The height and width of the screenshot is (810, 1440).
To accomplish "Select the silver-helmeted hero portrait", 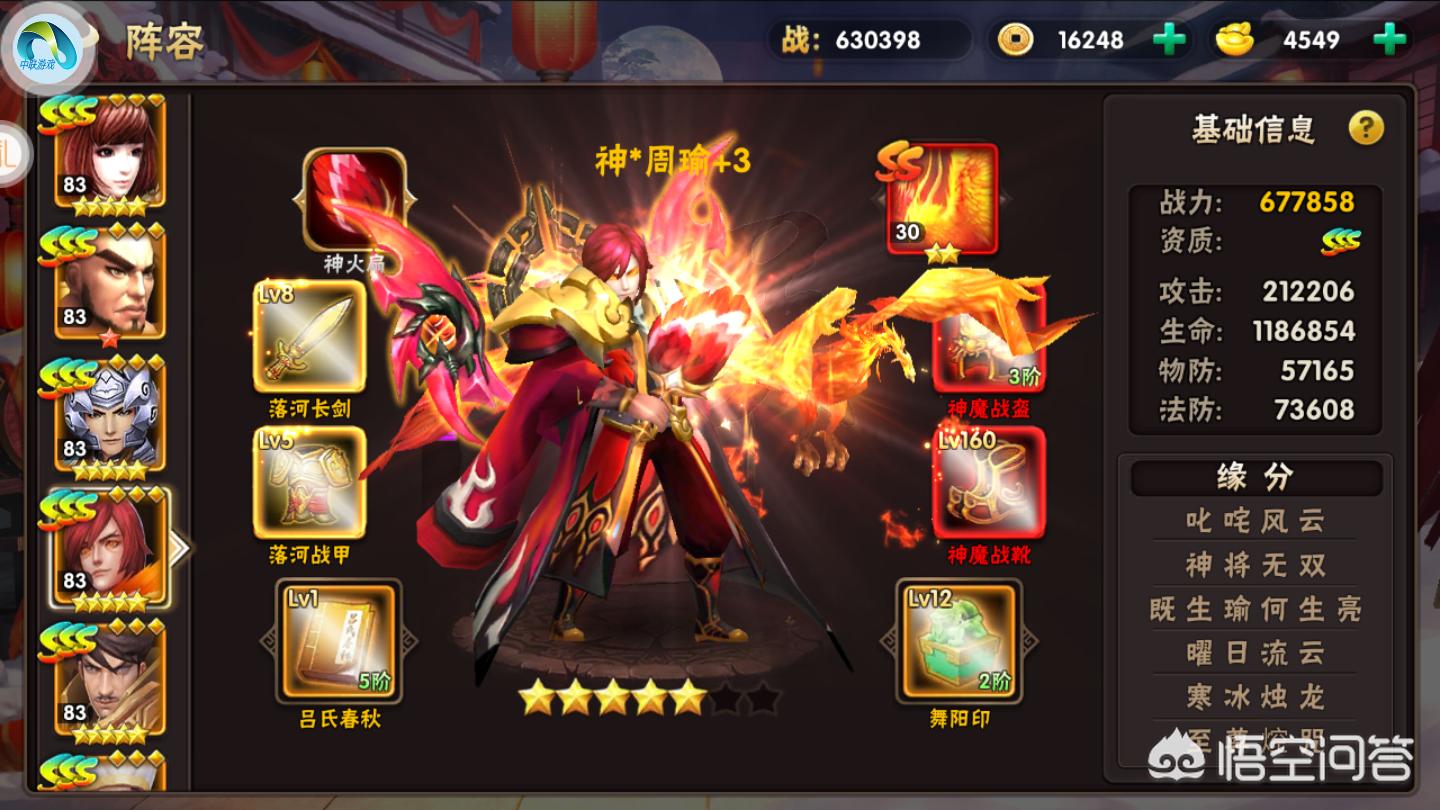I will coord(109,415).
